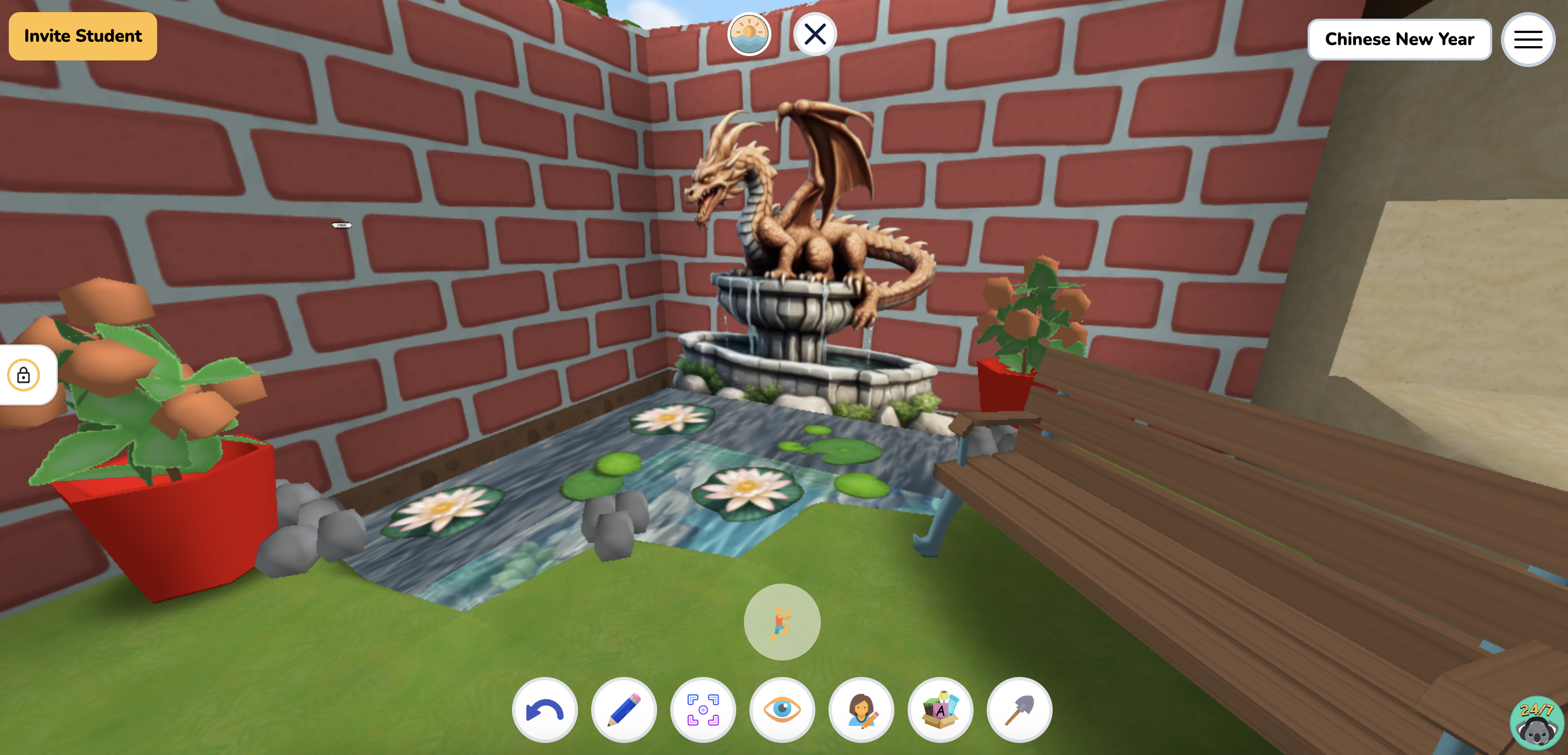The width and height of the screenshot is (1568, 755).
Task: Select the Pencil drawing tool
Action: click(624, 710)
